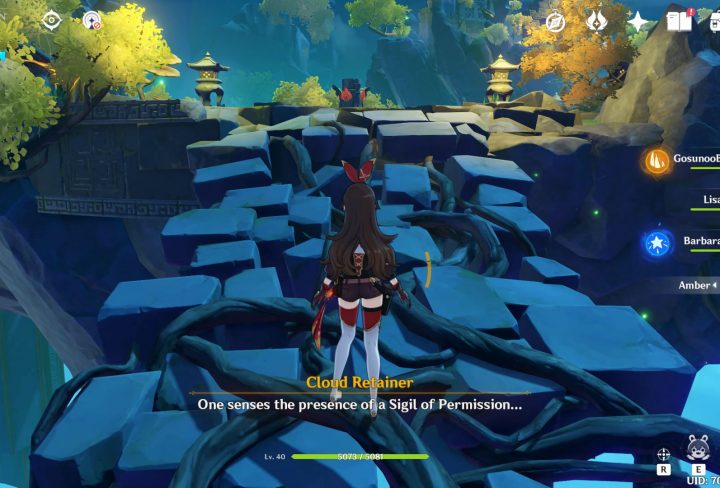Viewport: 720px width, 488px height.
Task: Open the four-pointed star Wish icon
Action: click(x=638, y=21)
